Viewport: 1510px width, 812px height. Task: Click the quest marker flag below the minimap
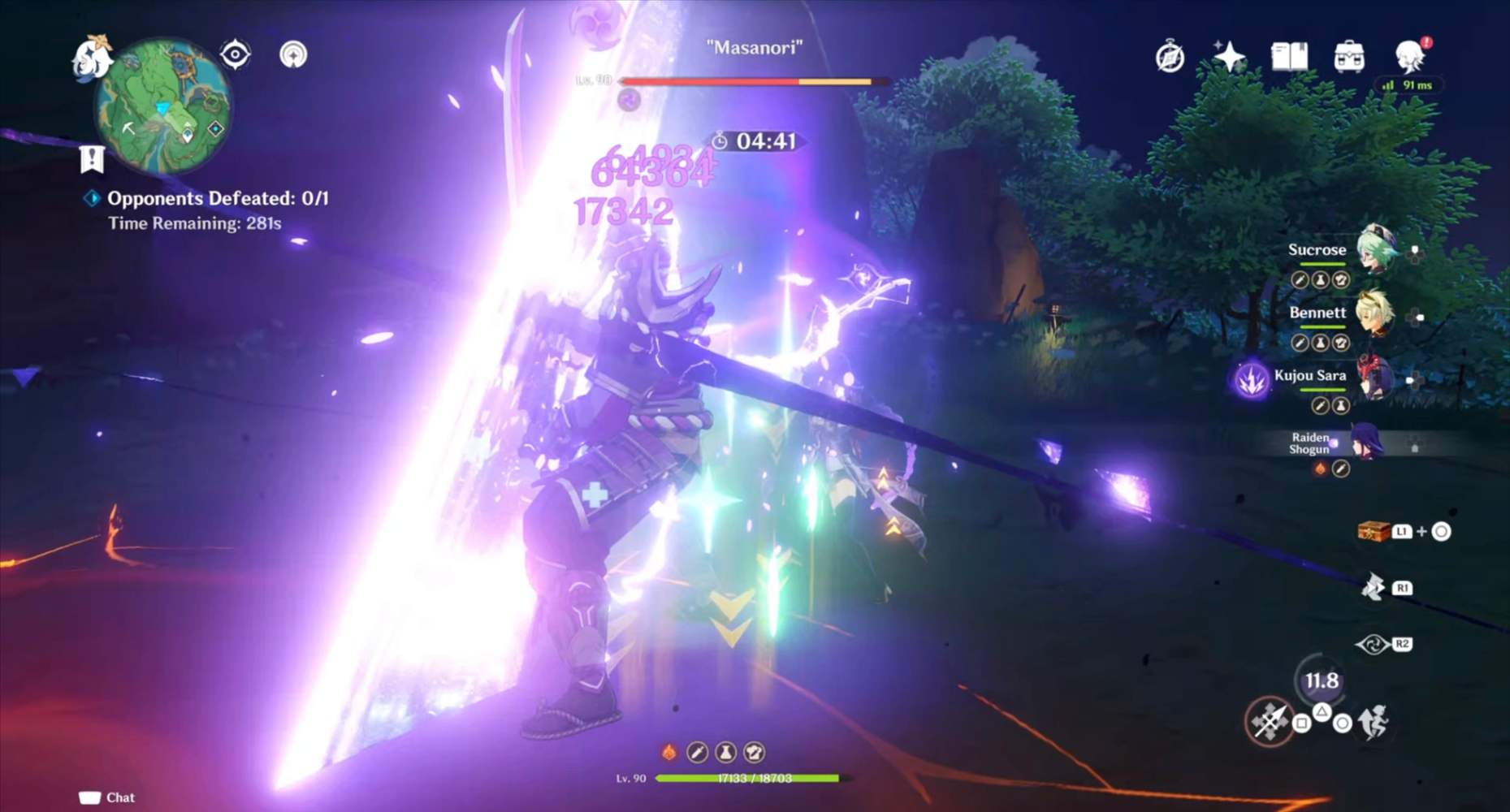pyautogui.click(x=92, y=159)
